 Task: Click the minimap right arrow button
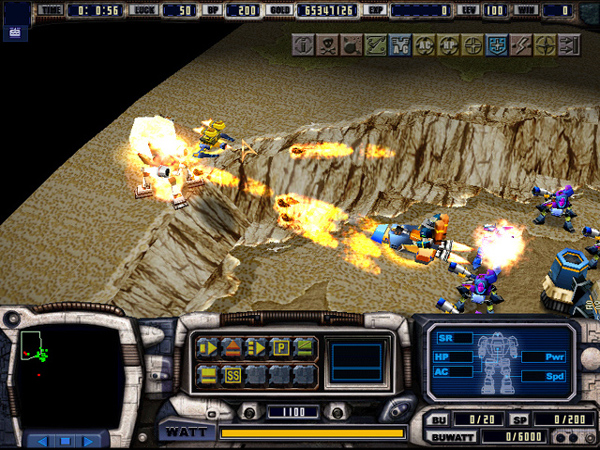pos(92,440)
